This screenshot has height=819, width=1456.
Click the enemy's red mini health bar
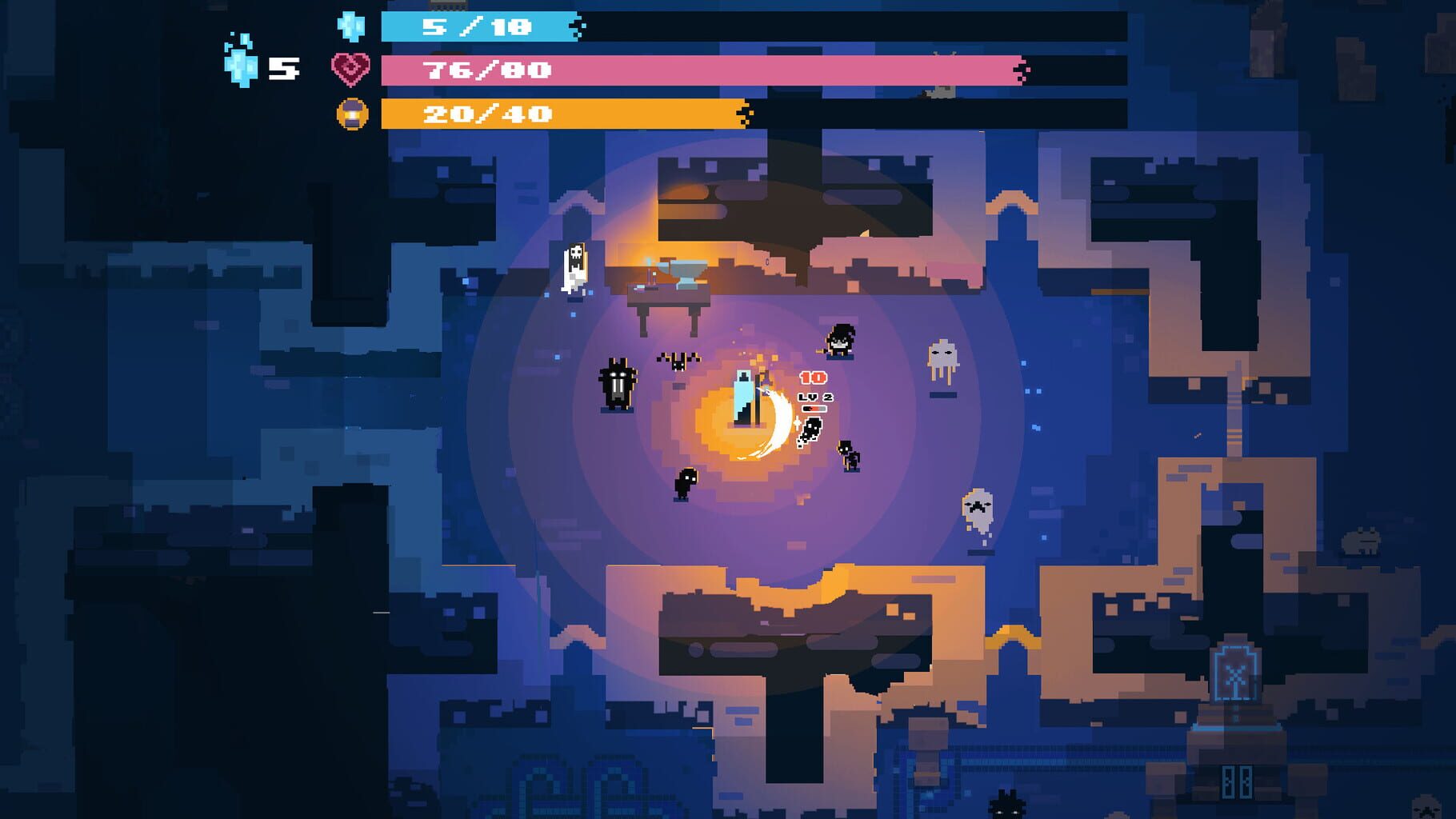814,409
